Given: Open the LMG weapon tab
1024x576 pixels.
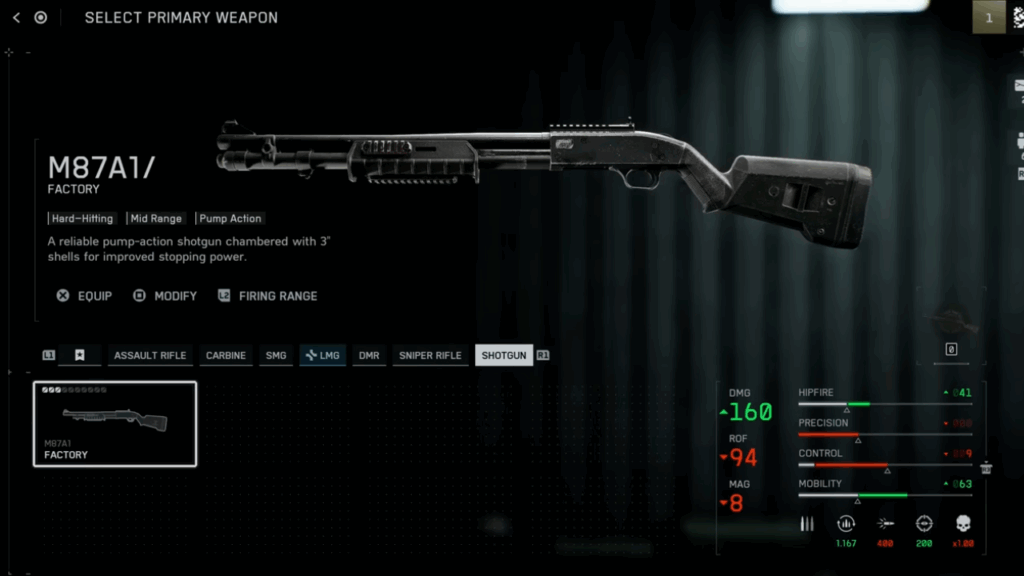Looking at the screenshot, I should click(323, 355).
